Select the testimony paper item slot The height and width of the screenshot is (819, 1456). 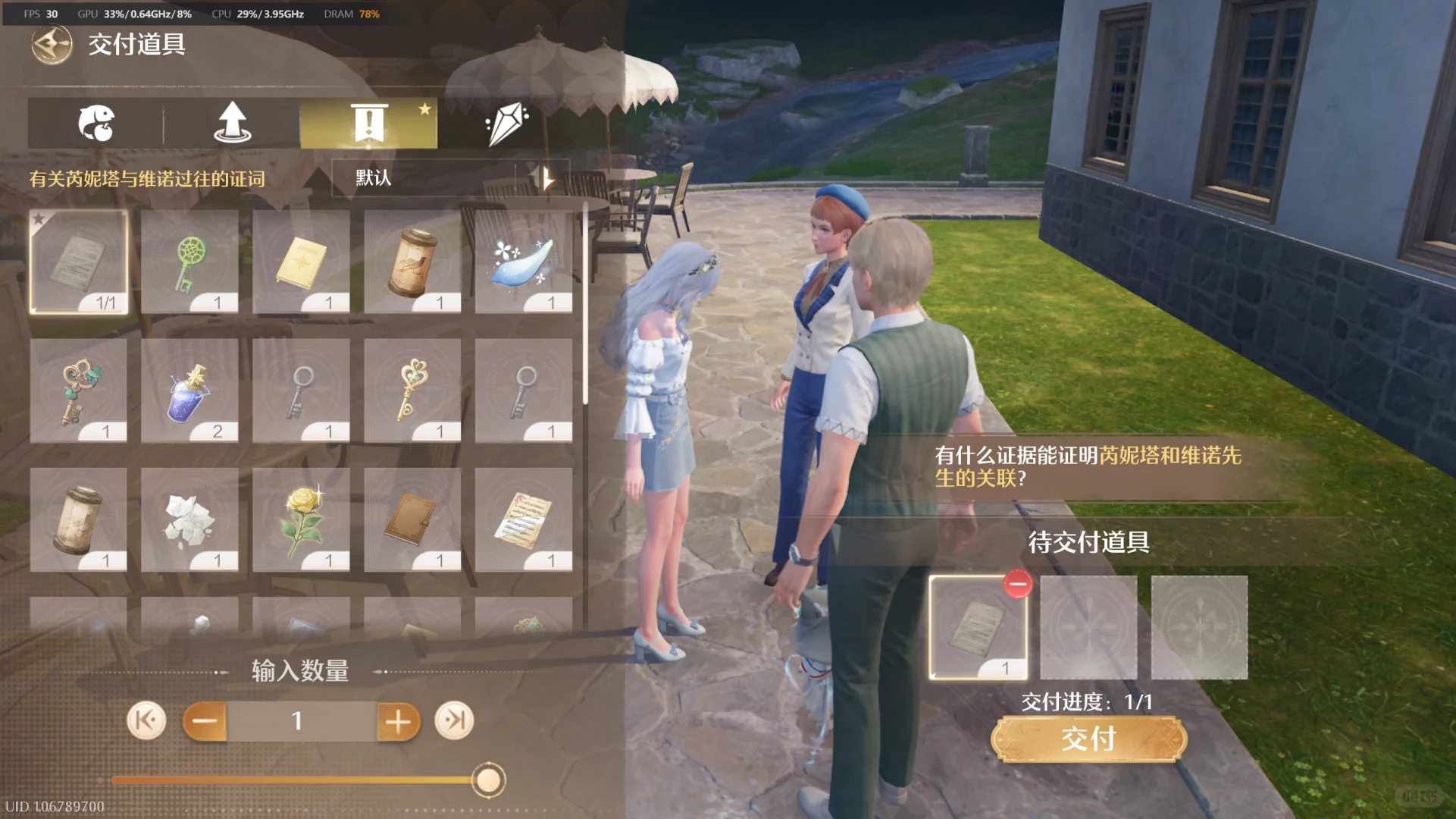click(x=79, y=262)
